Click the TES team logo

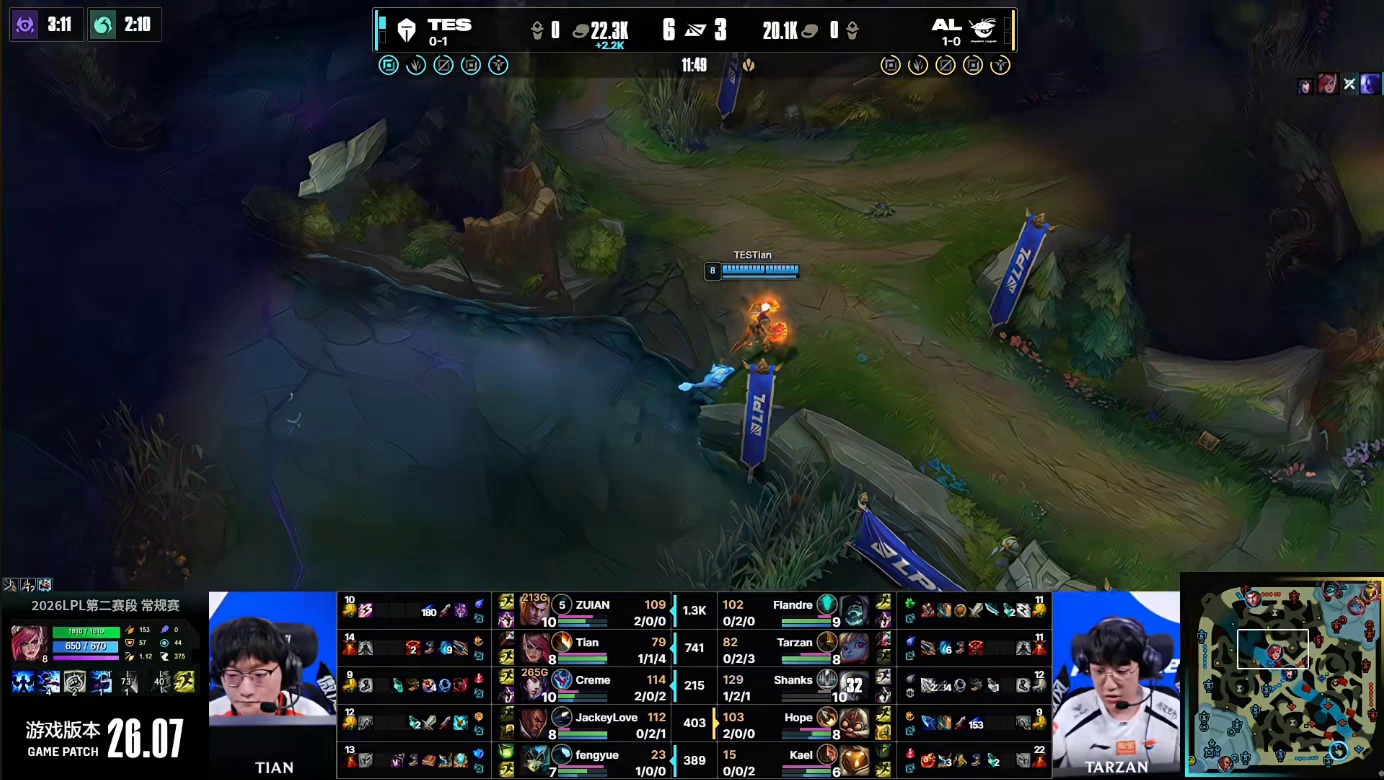click(406, 31)
